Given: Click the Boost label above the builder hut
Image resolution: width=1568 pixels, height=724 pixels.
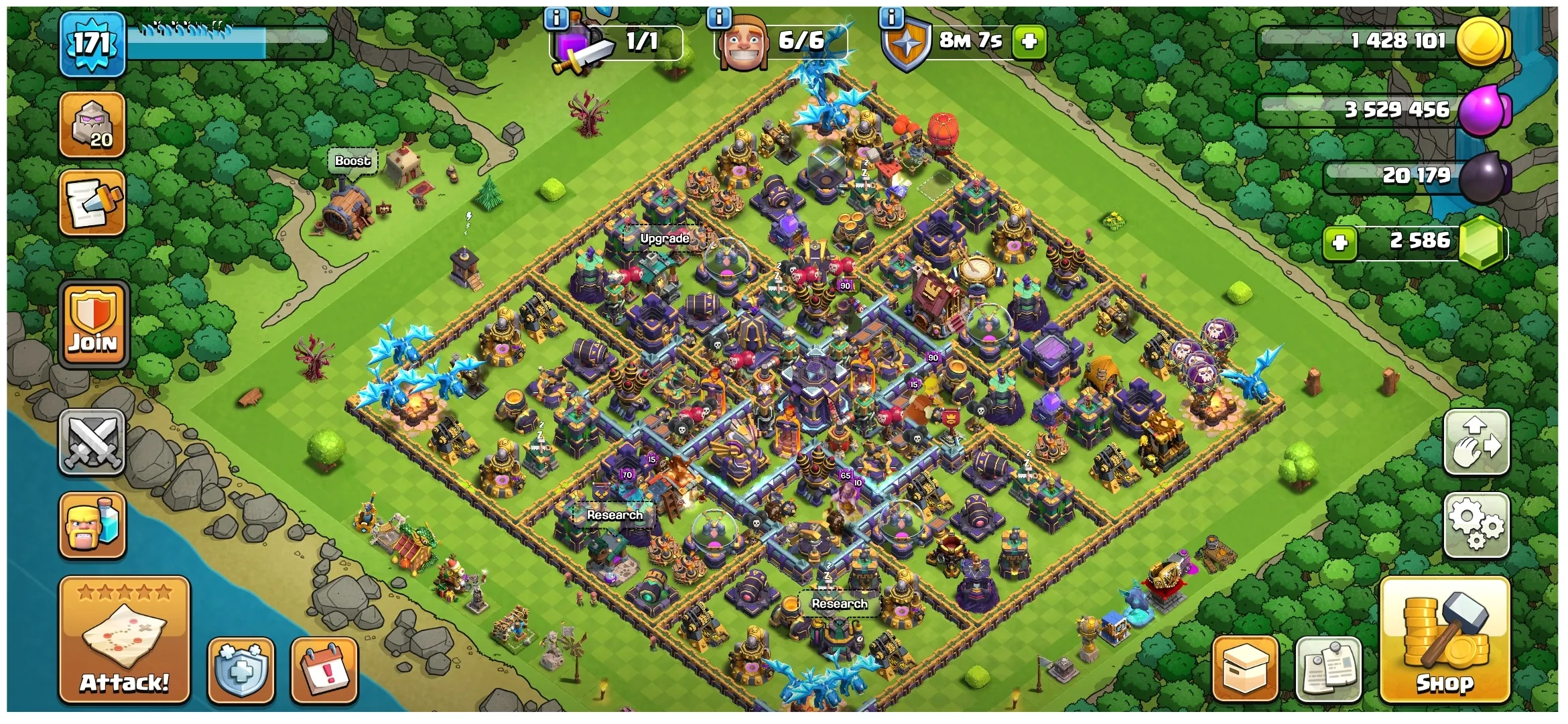Looking at the screenshot, I should 353,161.
